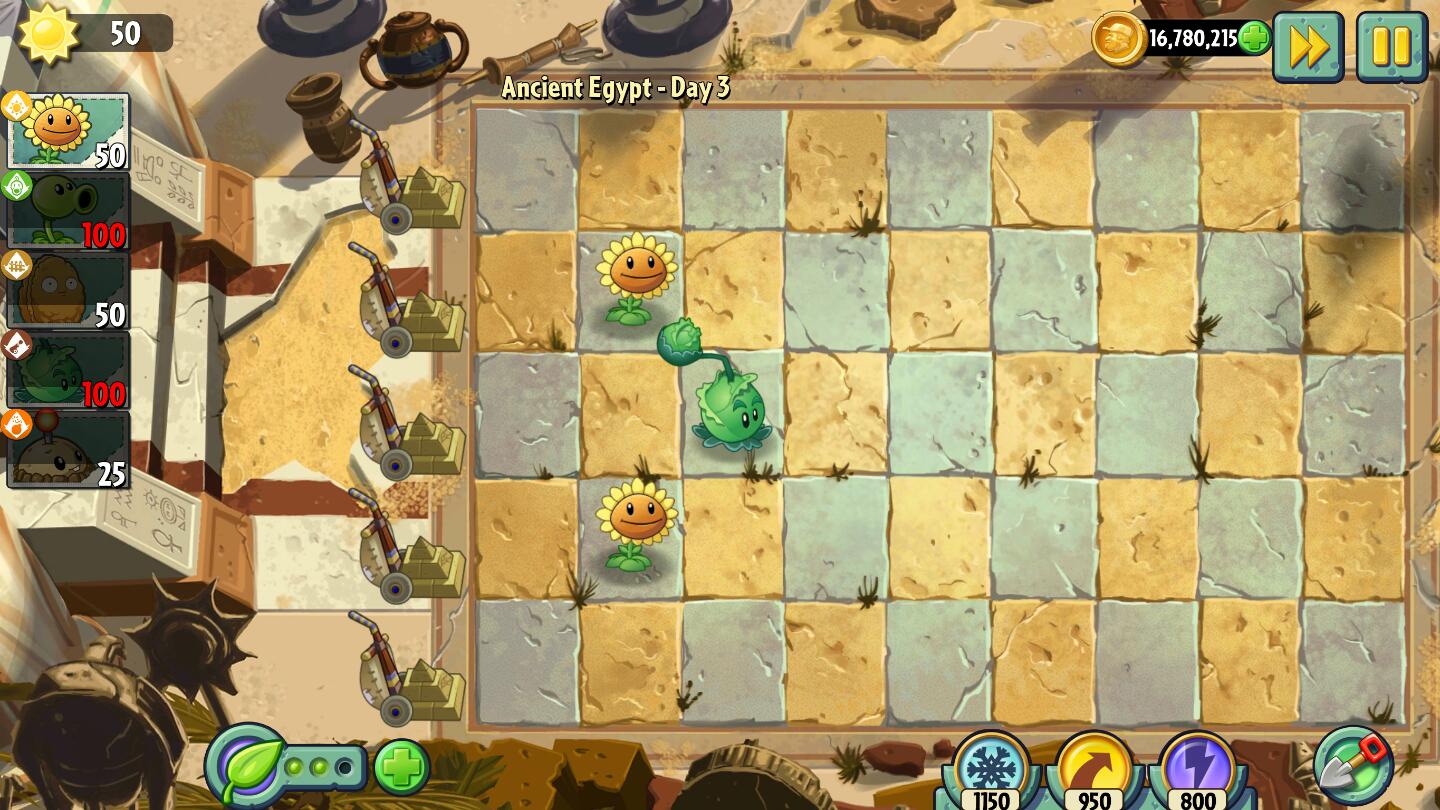Image resolution: width=1440 pixels, height=810 pixels.
Task: Use the Power Snow freeze power-up
Action: pyautogui.click(x=991, y=769)
